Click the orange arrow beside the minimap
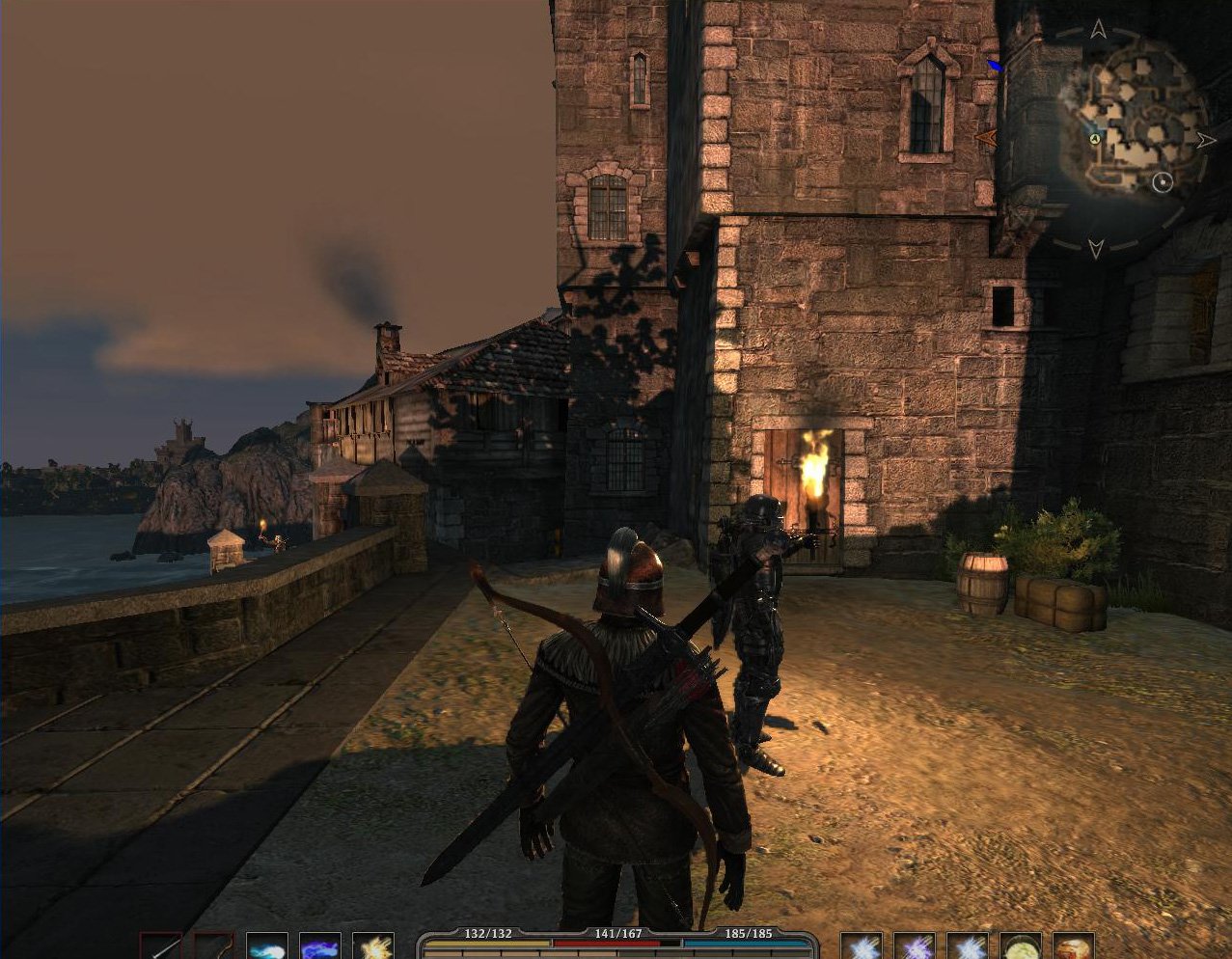Screen dimensions: 1232x959 (x=986, y=139)
